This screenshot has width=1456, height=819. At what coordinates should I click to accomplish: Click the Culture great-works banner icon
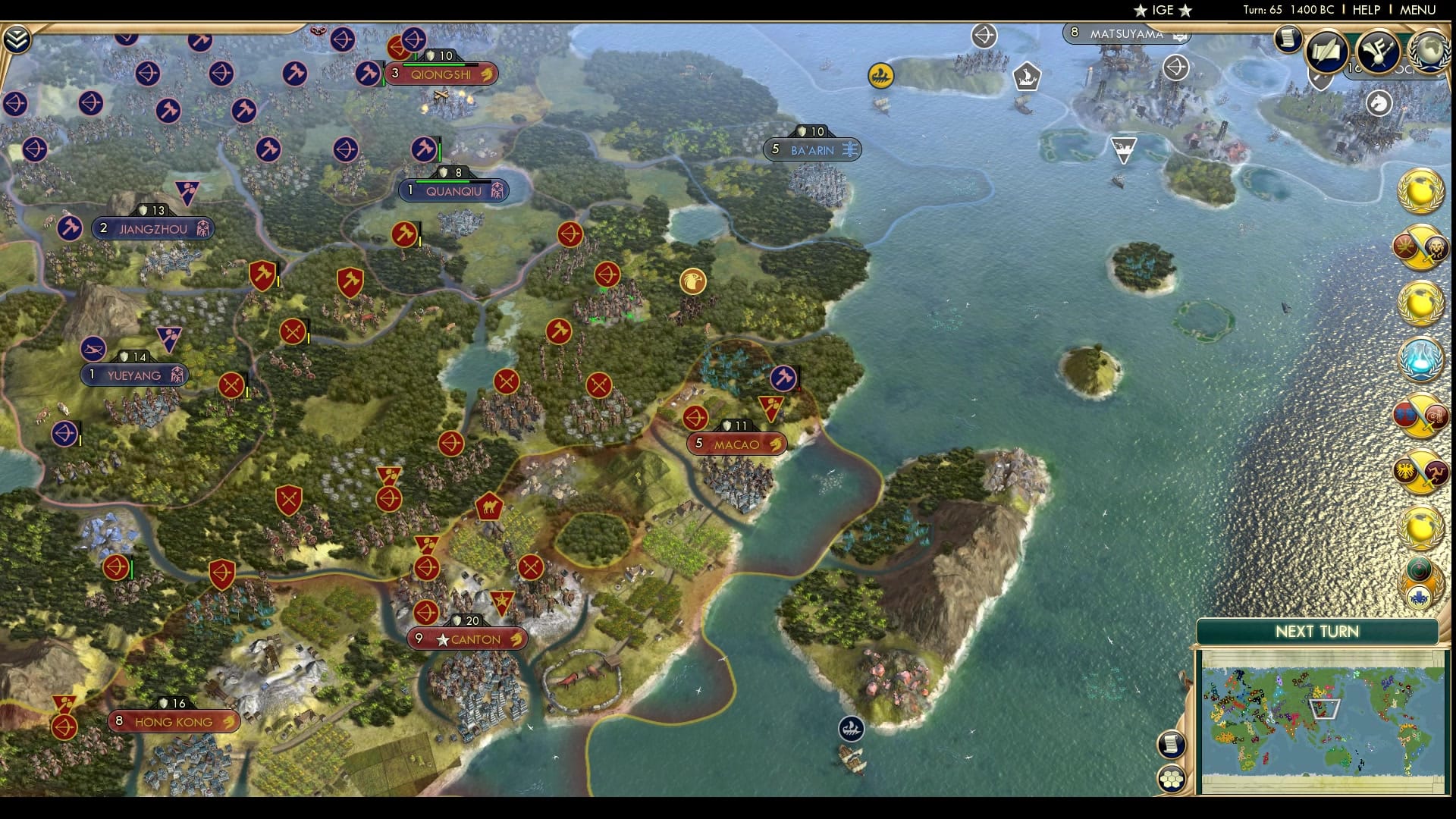(x=1376, y=50)
